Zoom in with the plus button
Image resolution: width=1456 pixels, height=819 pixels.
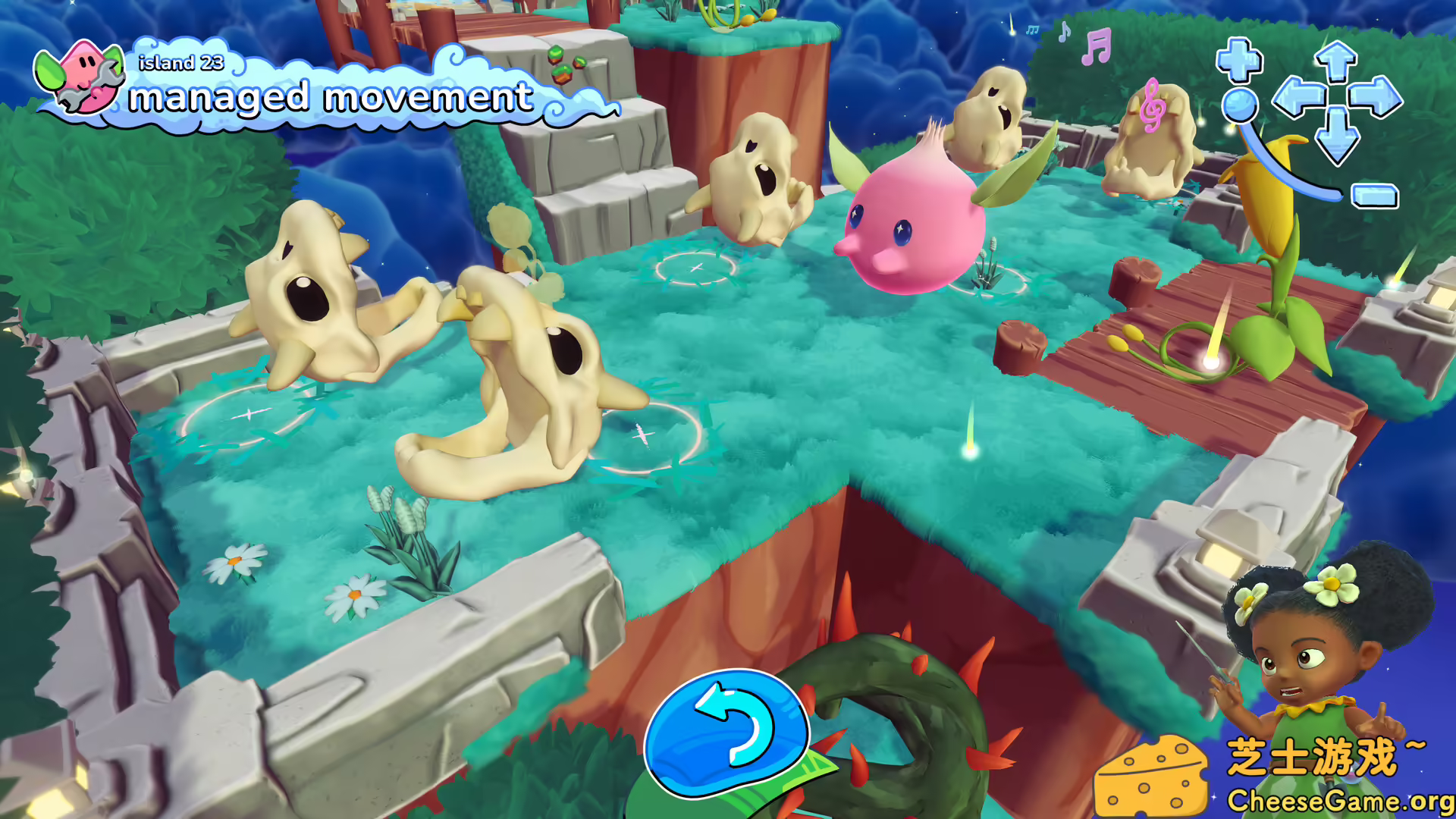1239,60
